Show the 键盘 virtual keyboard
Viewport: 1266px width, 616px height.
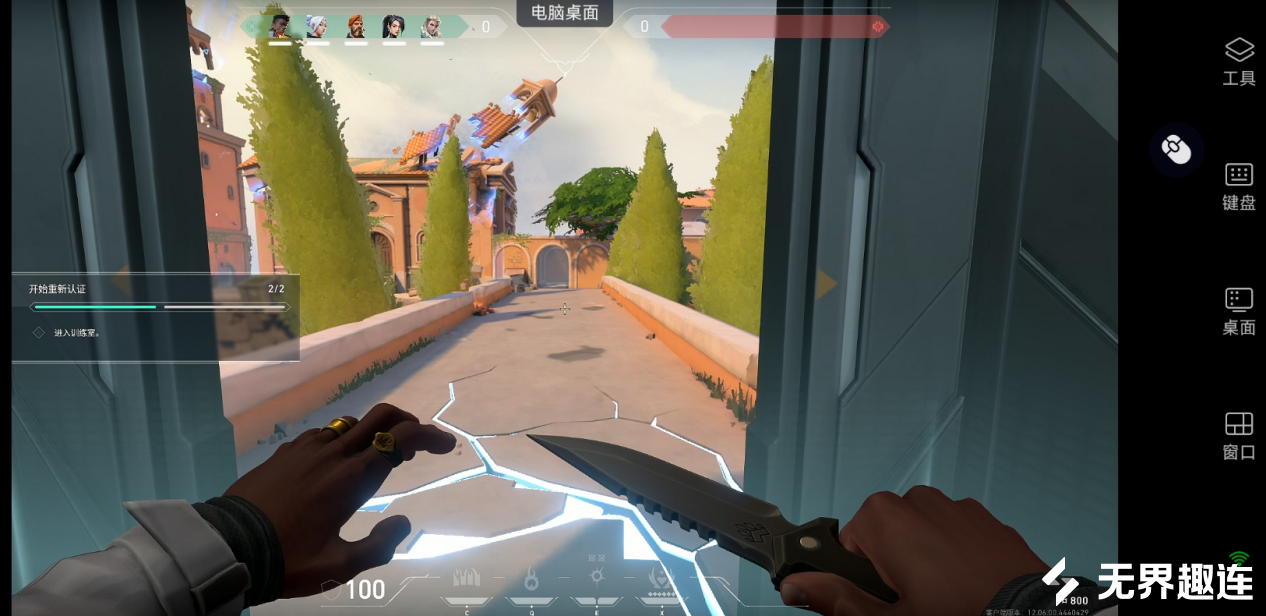click(x=1239, y=186)
